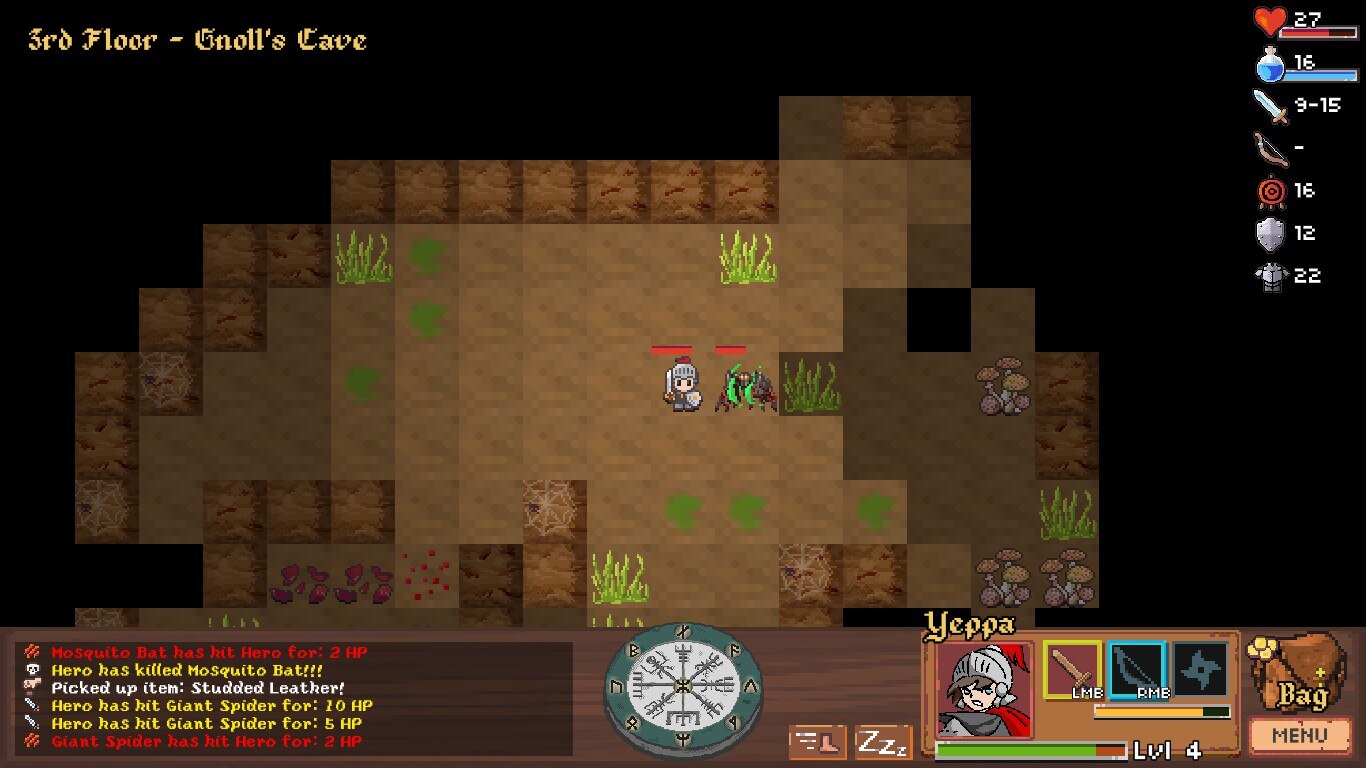Activate the Zzz rest button
Image resolution: width=1366 pixels, height=768 pixels.
click(883, 743)
